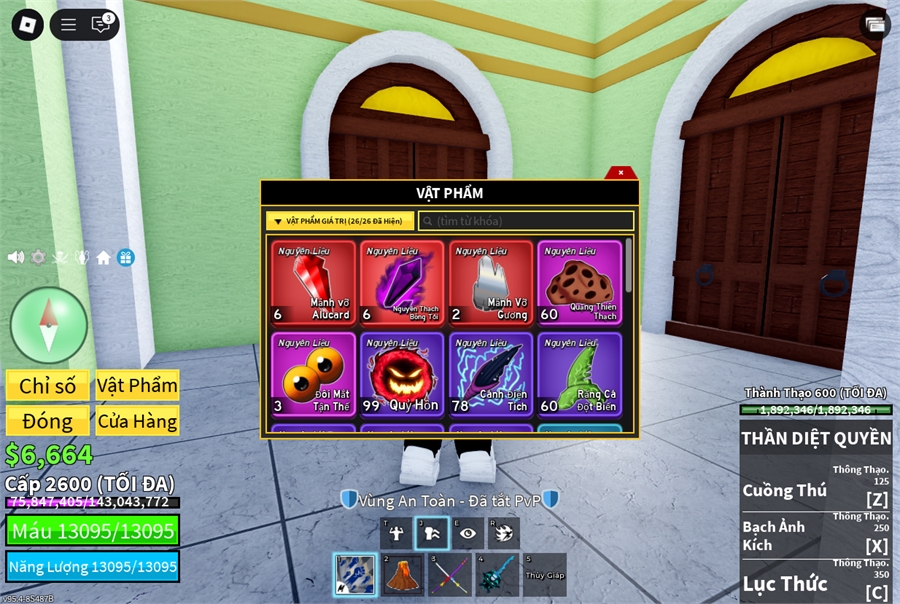The width and height of the screenshot is (900, 604).
Task: Equip the volcano fruit hotbar slot
Action: (x=403, y=575)
